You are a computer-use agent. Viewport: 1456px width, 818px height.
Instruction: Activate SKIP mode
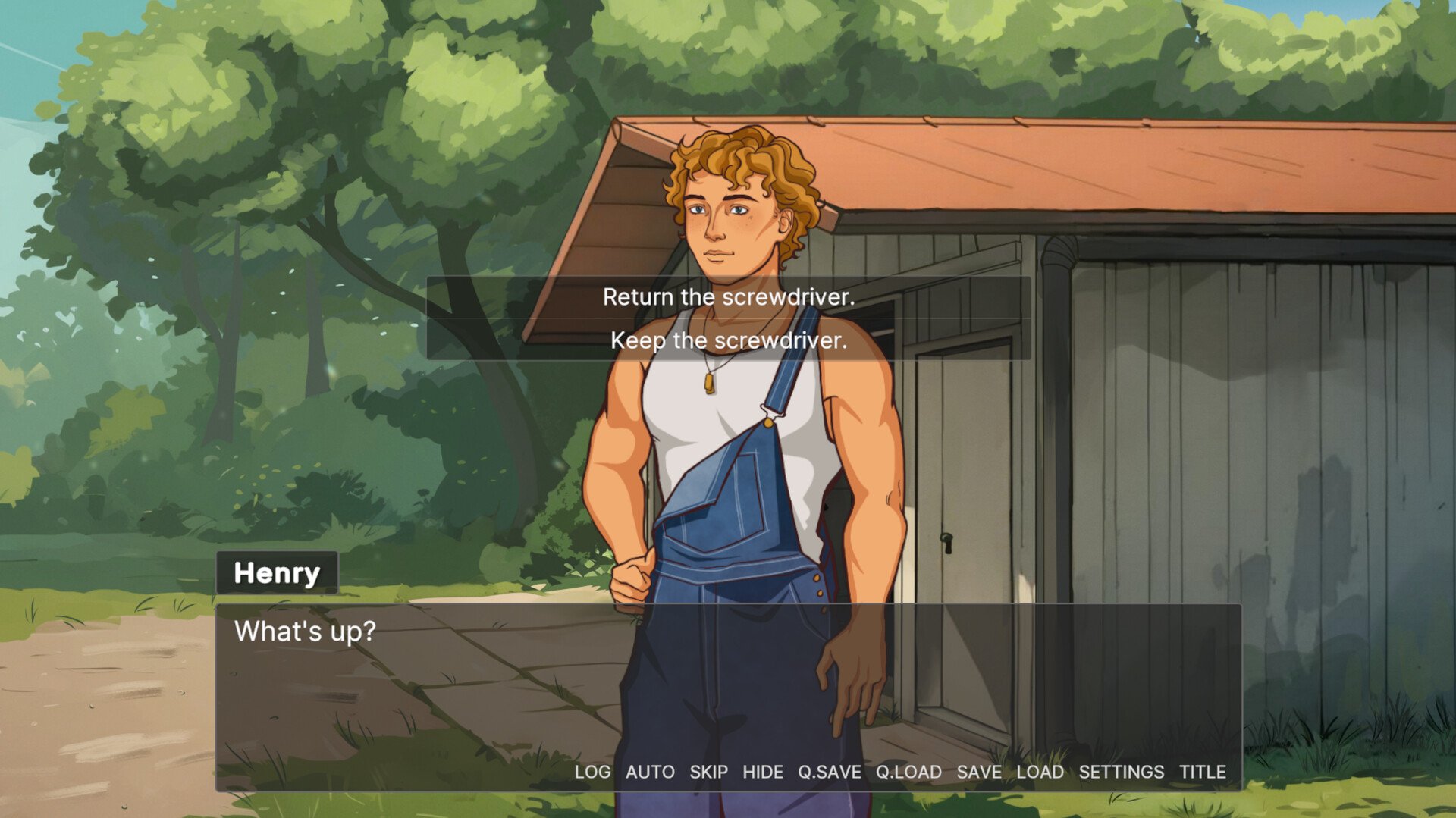point(708,772)
